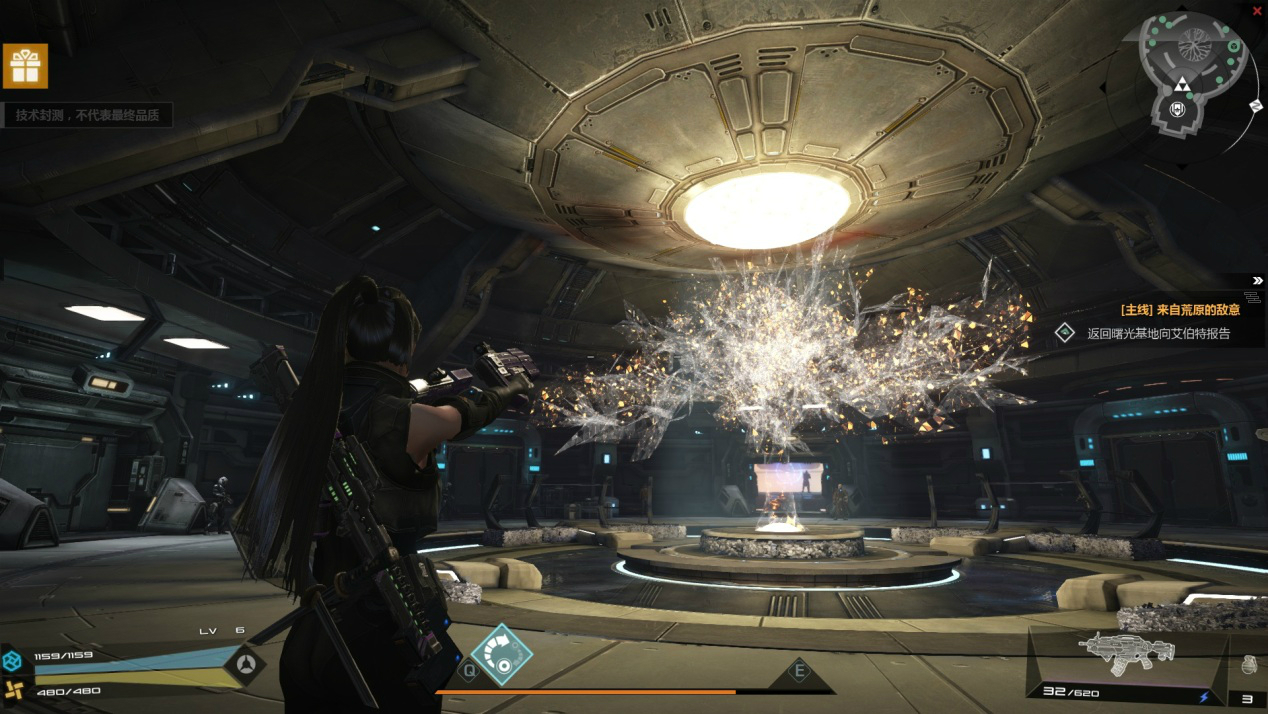
Task: Close the game window with the red X
Action: 1257,10
